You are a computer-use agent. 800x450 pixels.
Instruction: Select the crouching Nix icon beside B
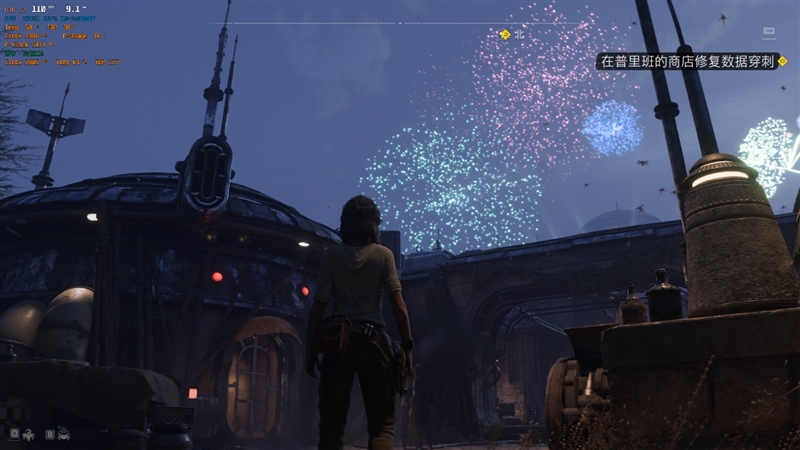(63, 433)
